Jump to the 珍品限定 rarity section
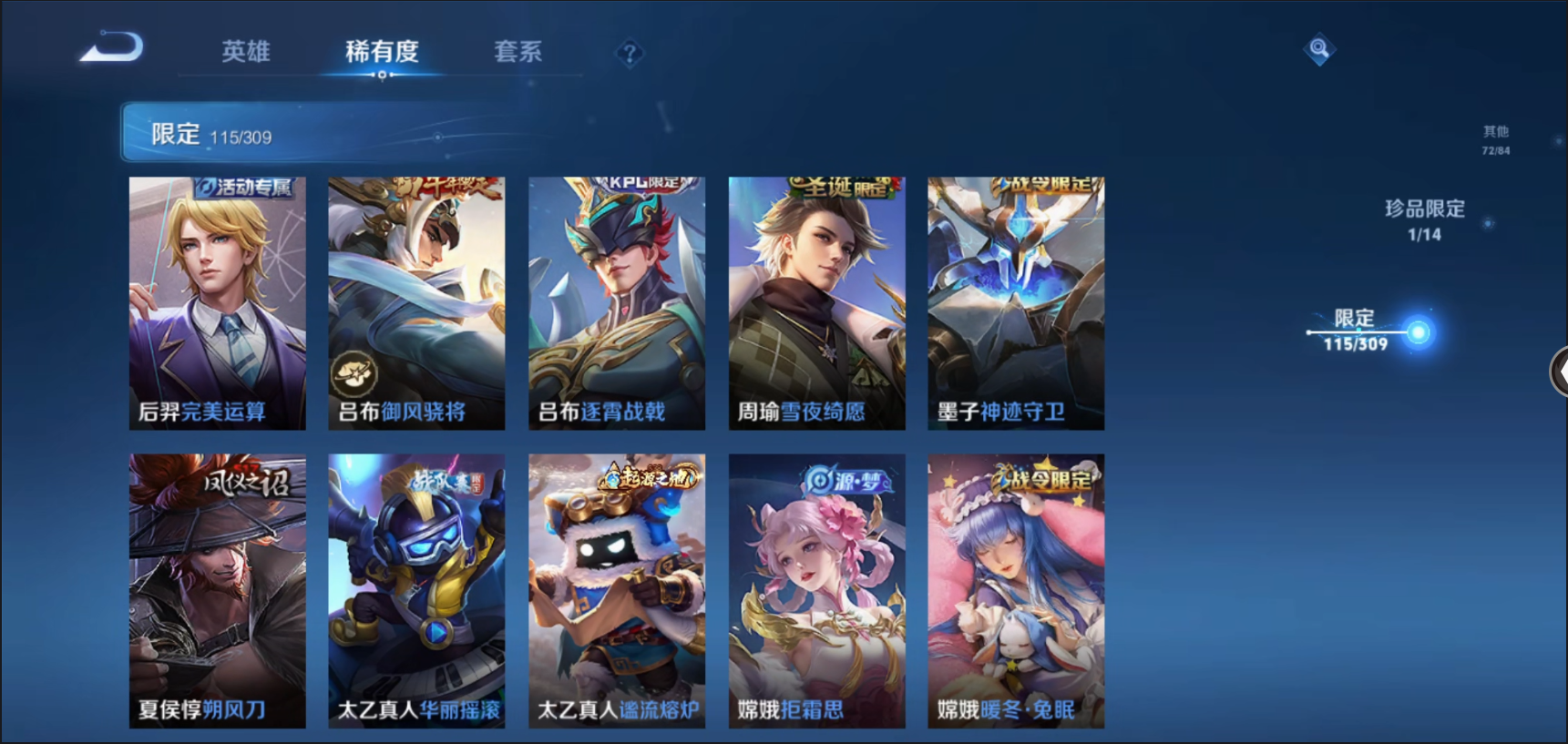Screen dimensions: 1568x744 pos(1425,219)
